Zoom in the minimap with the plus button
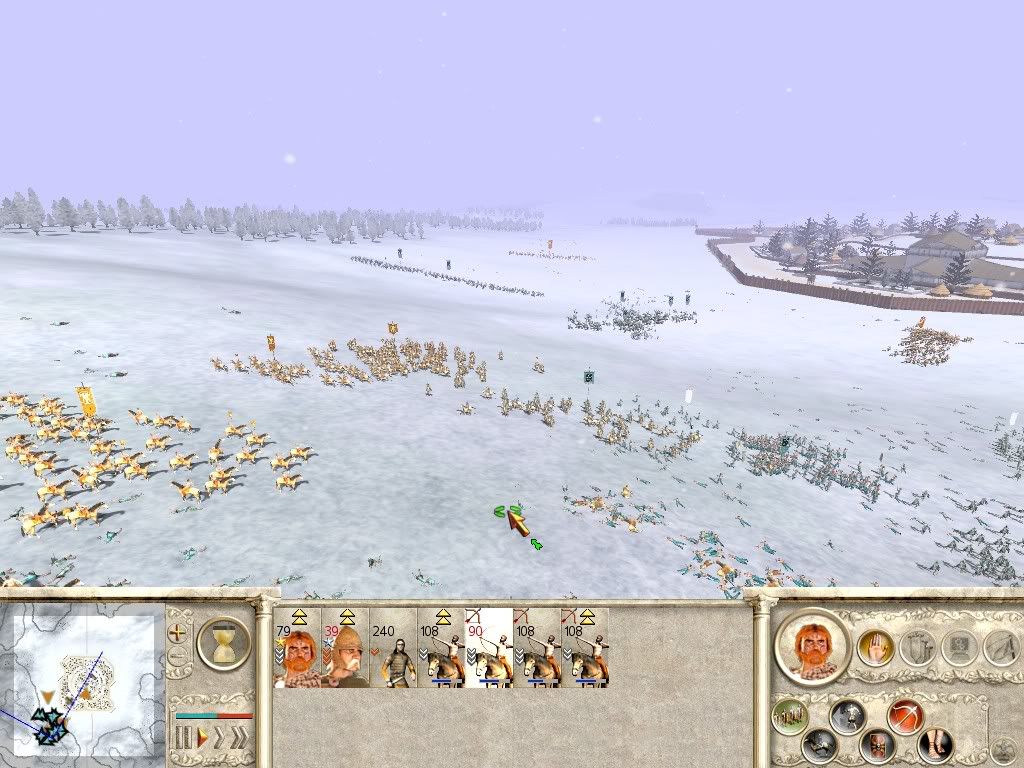The height and width of the screenshot is (768, 1024). pos(179,633)
